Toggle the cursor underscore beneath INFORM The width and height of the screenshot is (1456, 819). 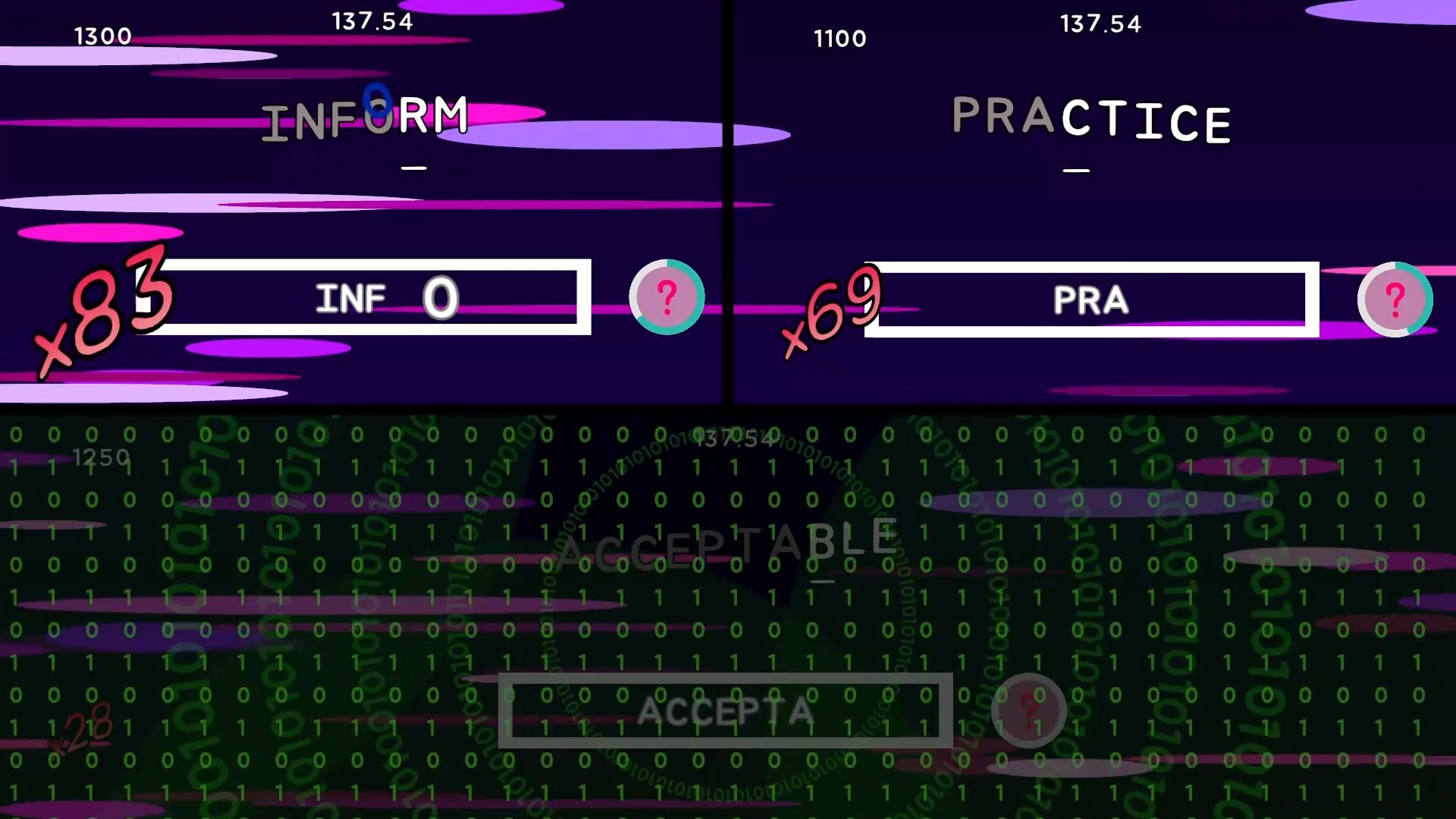(414, 168)
